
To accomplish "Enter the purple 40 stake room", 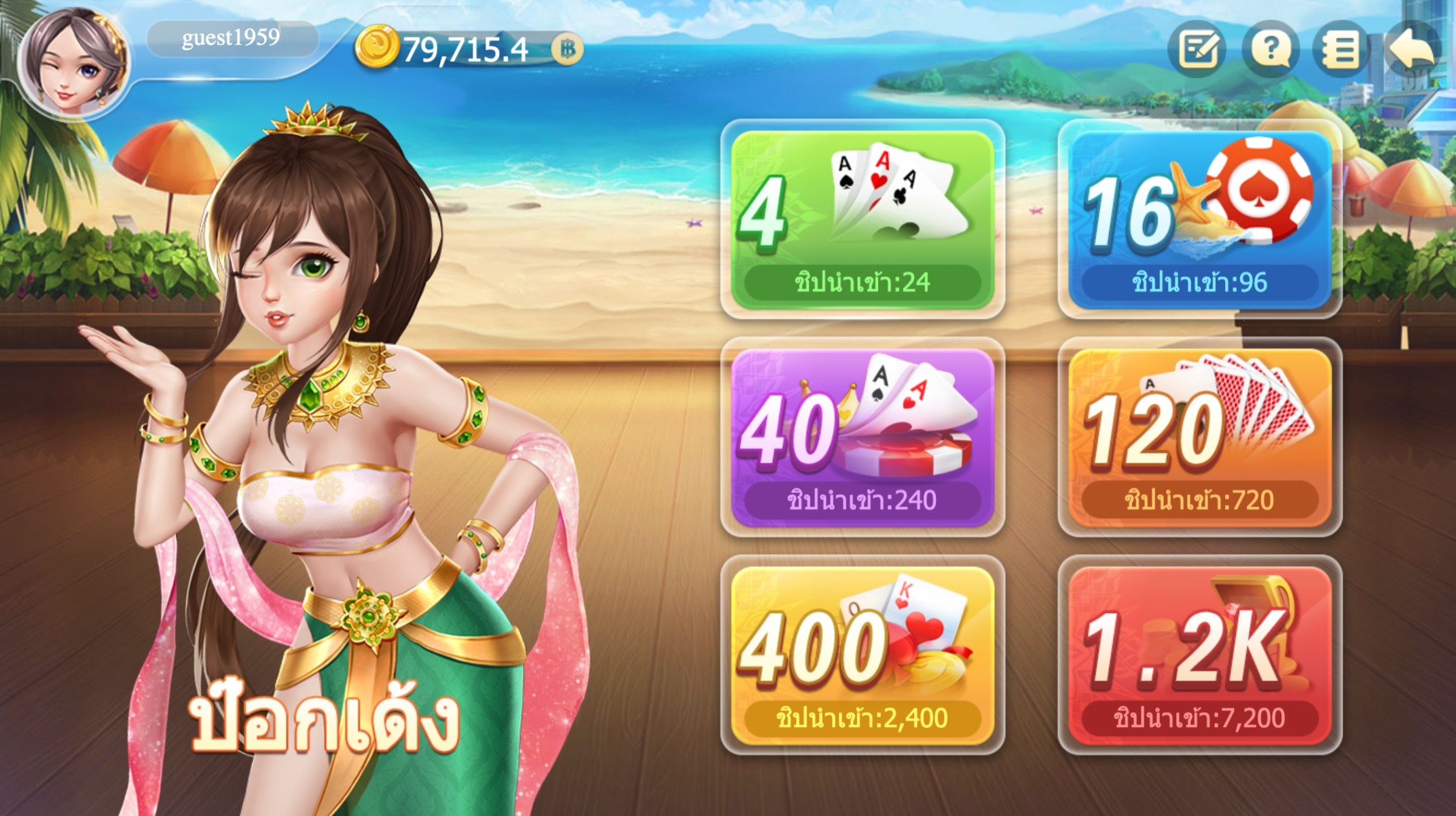I will pyautogui.click(x=862, y=437).
